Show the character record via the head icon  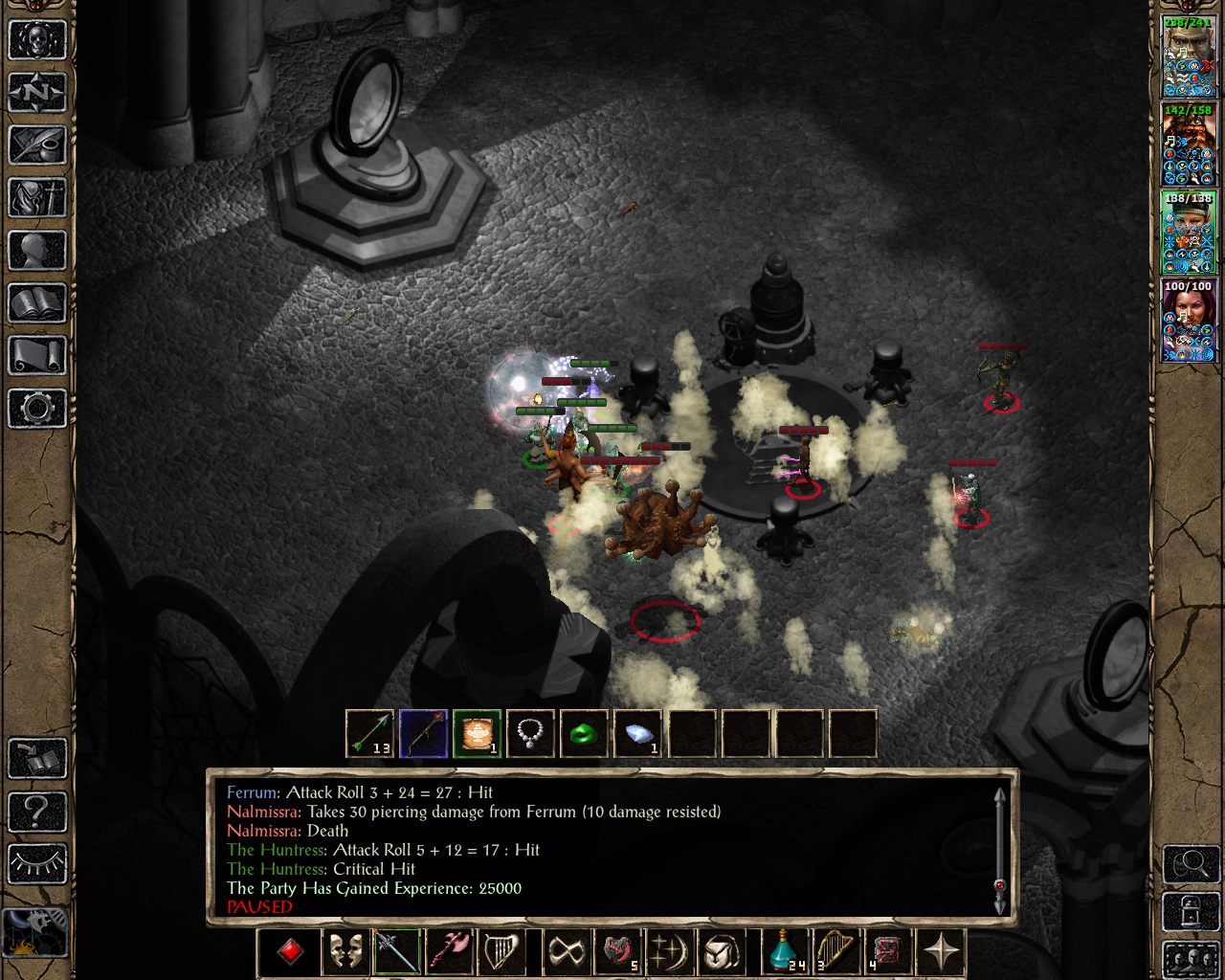(x=37, y=251)
